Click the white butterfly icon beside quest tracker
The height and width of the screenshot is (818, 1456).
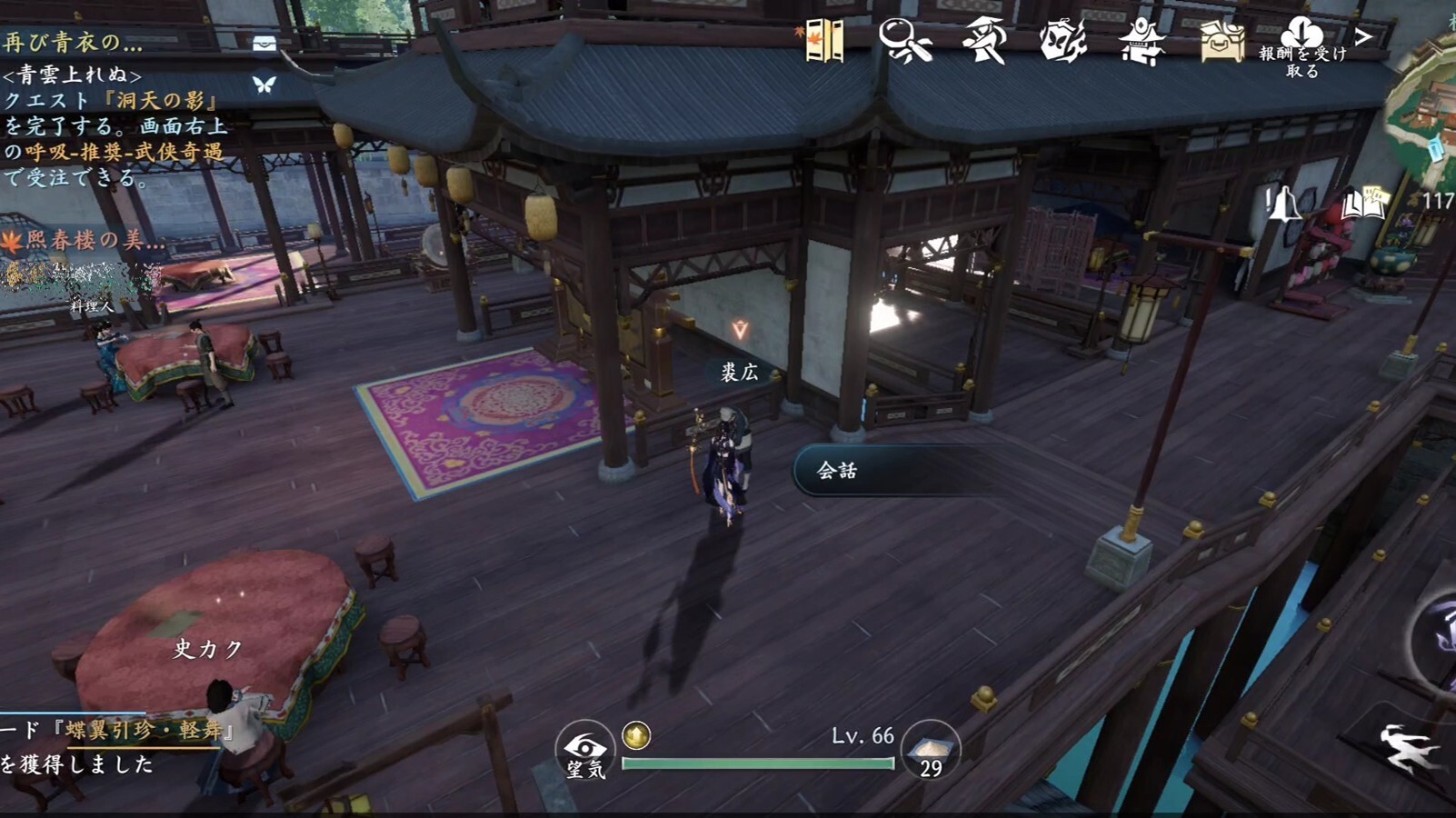[264, 85]
